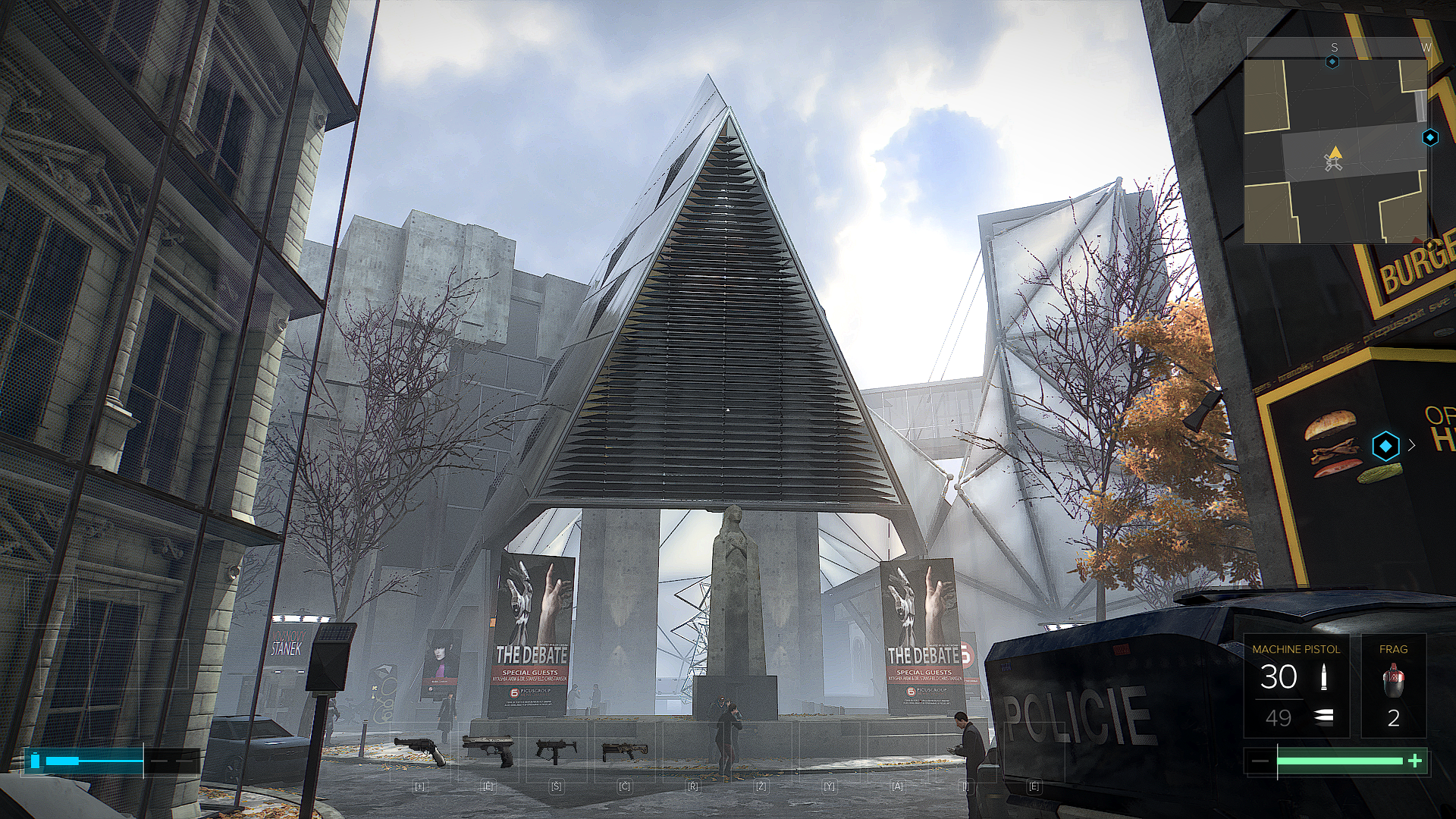
Task: Click the large blue waypoint hexagon with arrow
Action: point(1385,446)
